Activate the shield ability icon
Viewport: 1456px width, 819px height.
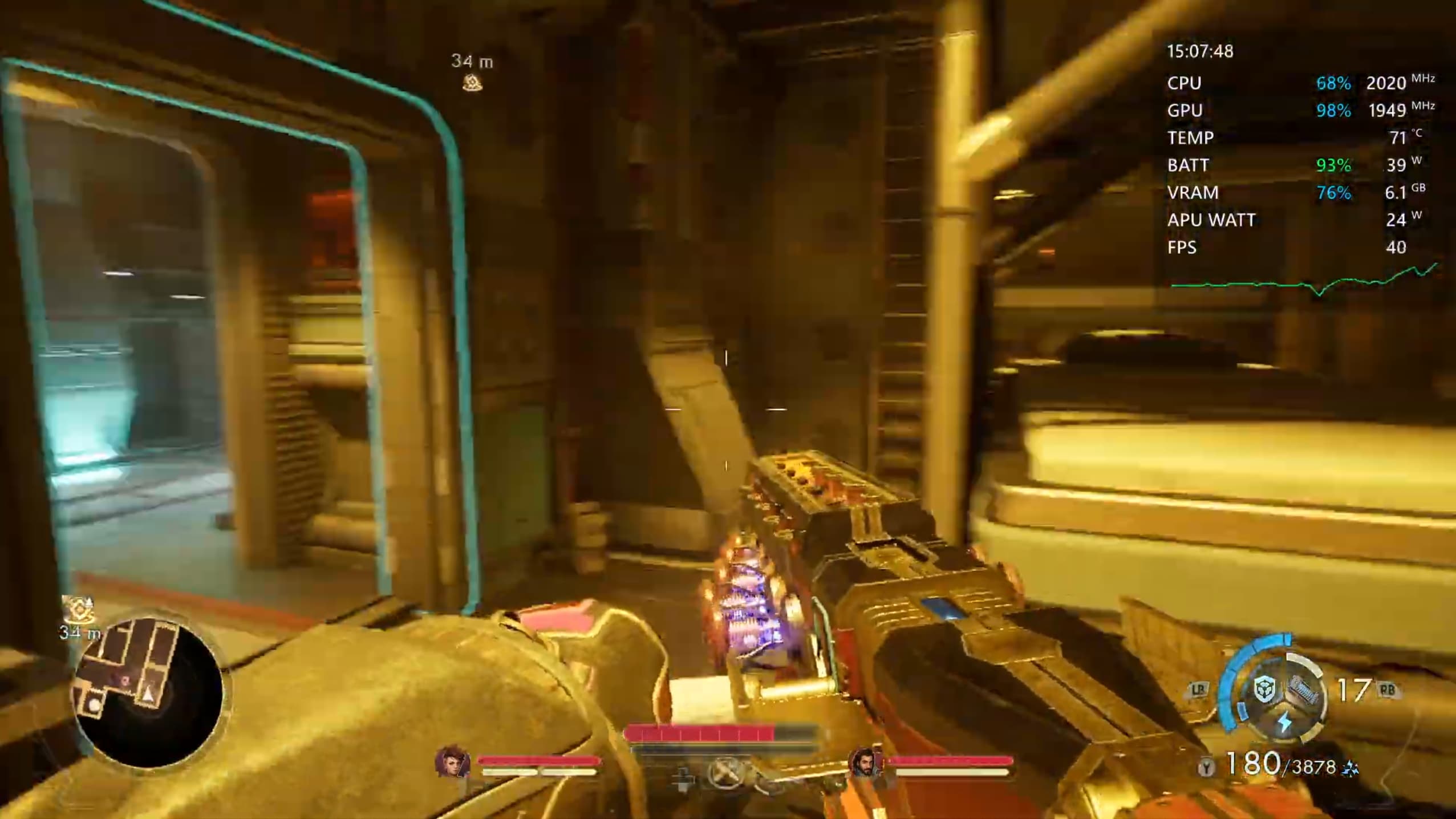pos(1264,688)
